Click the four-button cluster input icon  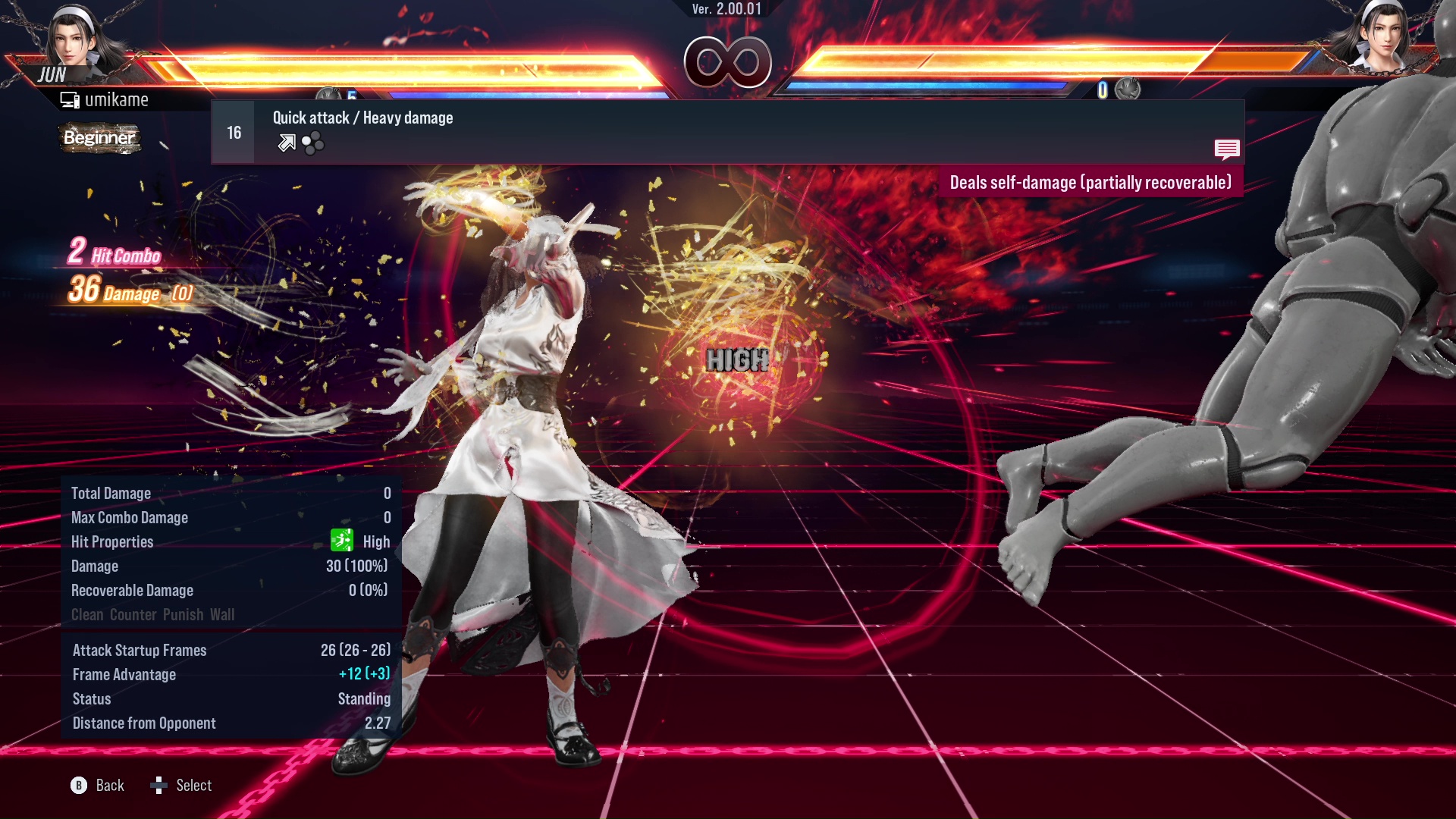[x=312, y=143]
